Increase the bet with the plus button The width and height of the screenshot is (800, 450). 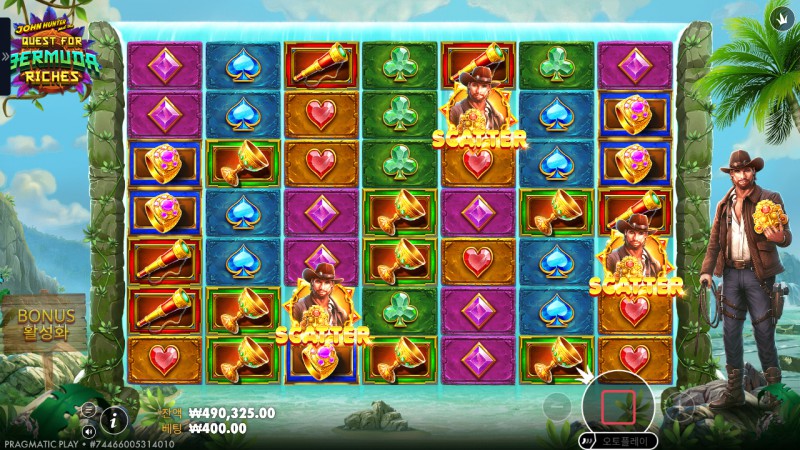tap(681, 405)
